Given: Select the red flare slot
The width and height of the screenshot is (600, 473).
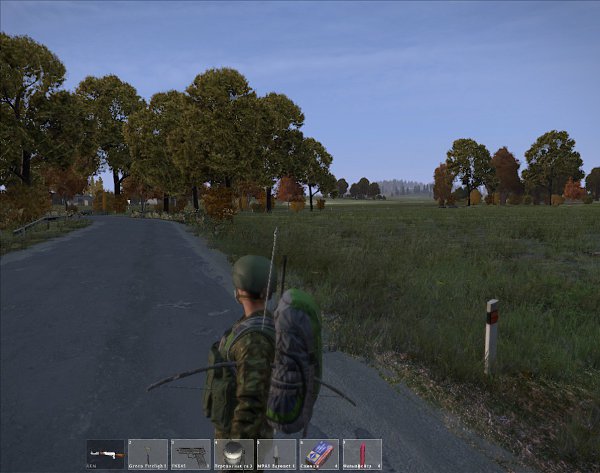Looking at the screenshot, I should click(x=362, y=454).
